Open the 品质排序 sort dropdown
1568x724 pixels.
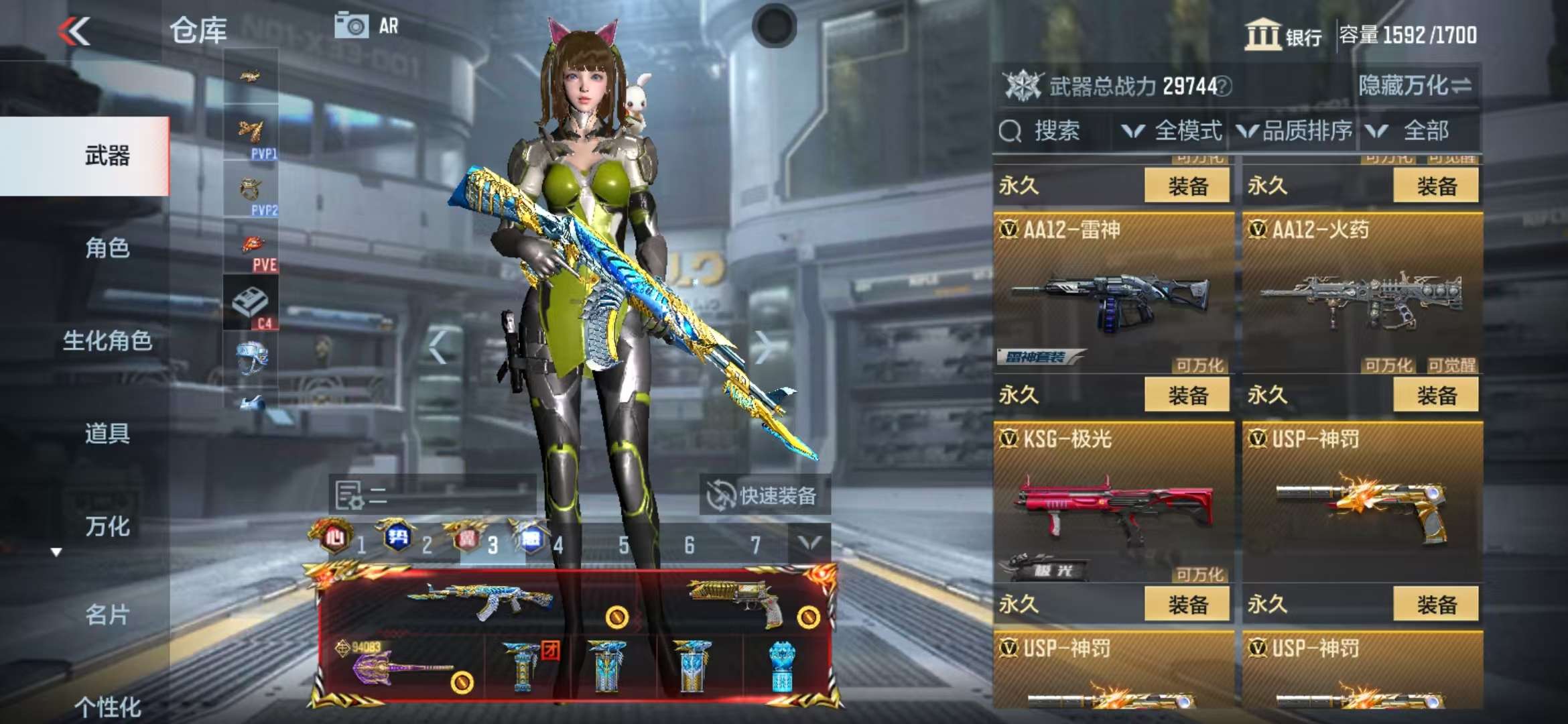click(x=1295, y=131)
